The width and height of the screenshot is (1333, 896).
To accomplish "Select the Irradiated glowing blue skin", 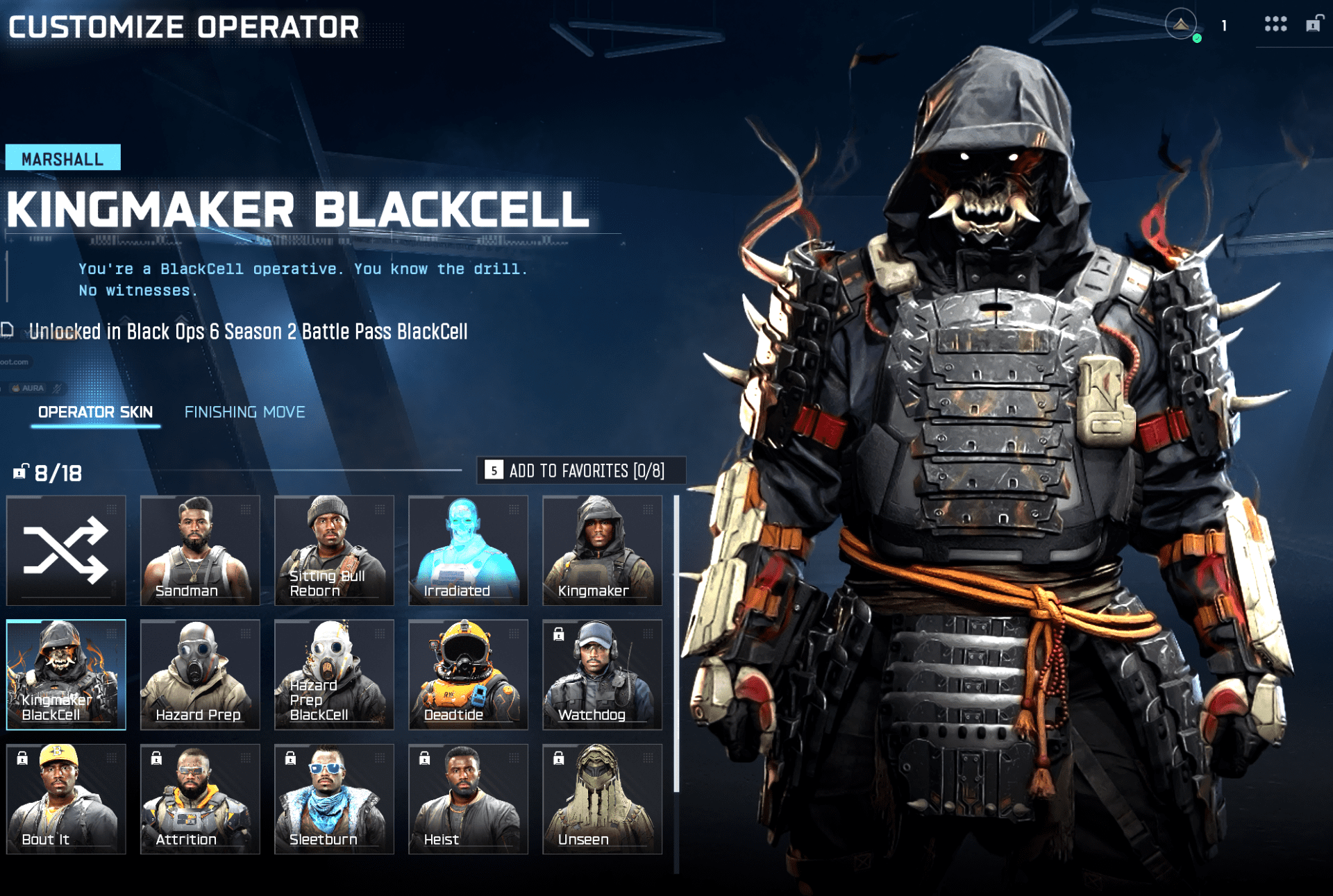I will click(468, 550).
